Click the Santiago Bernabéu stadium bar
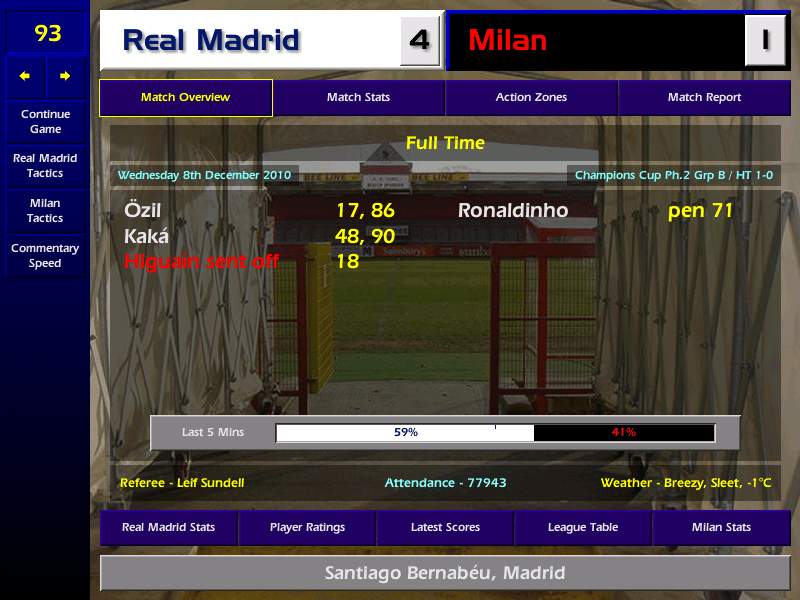 (x=445, y=573)
